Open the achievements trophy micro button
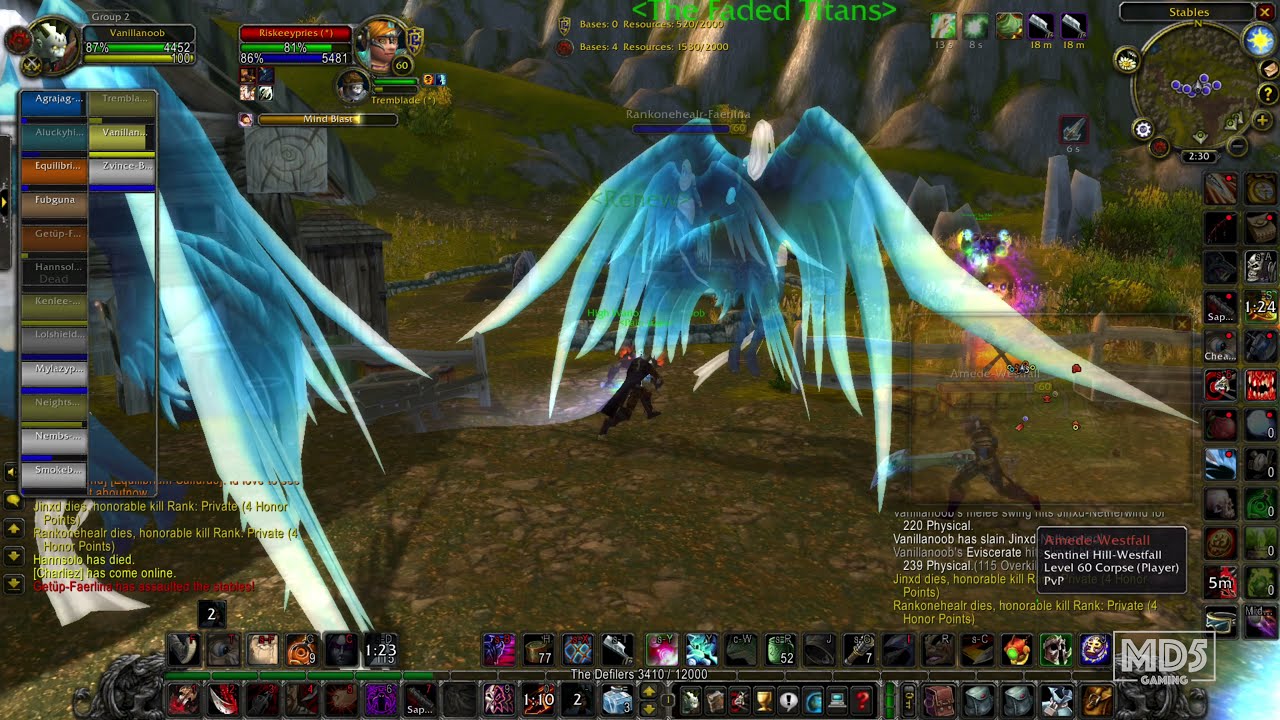This screenshot has width=1280, height=720. click(x=763, y=702)
